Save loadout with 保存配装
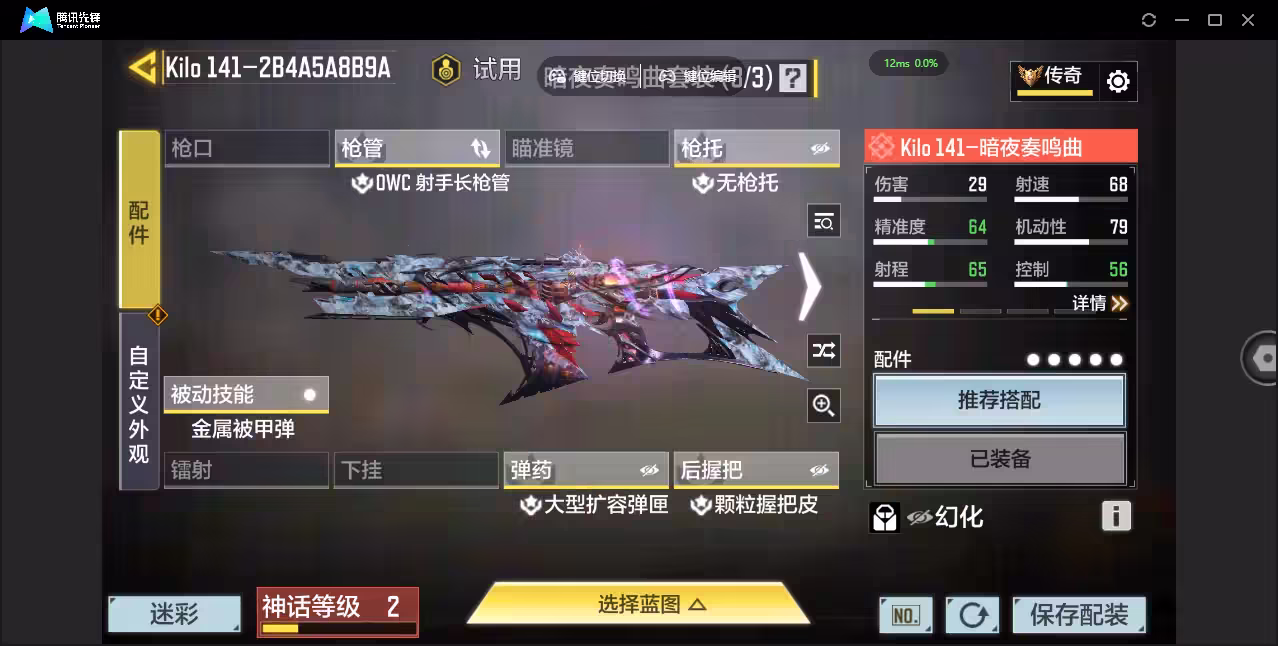 pyautogui.click(x=1078, y=614)
